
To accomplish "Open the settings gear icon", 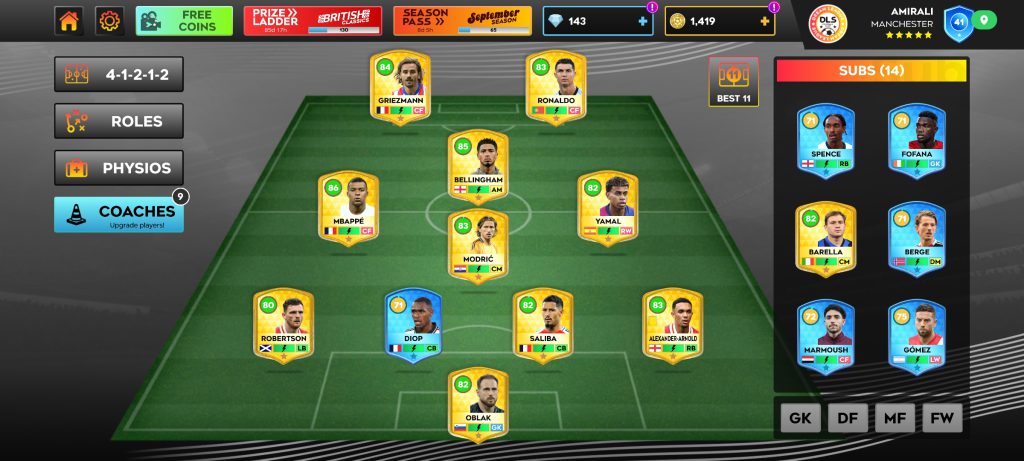I will coord(109,20).
